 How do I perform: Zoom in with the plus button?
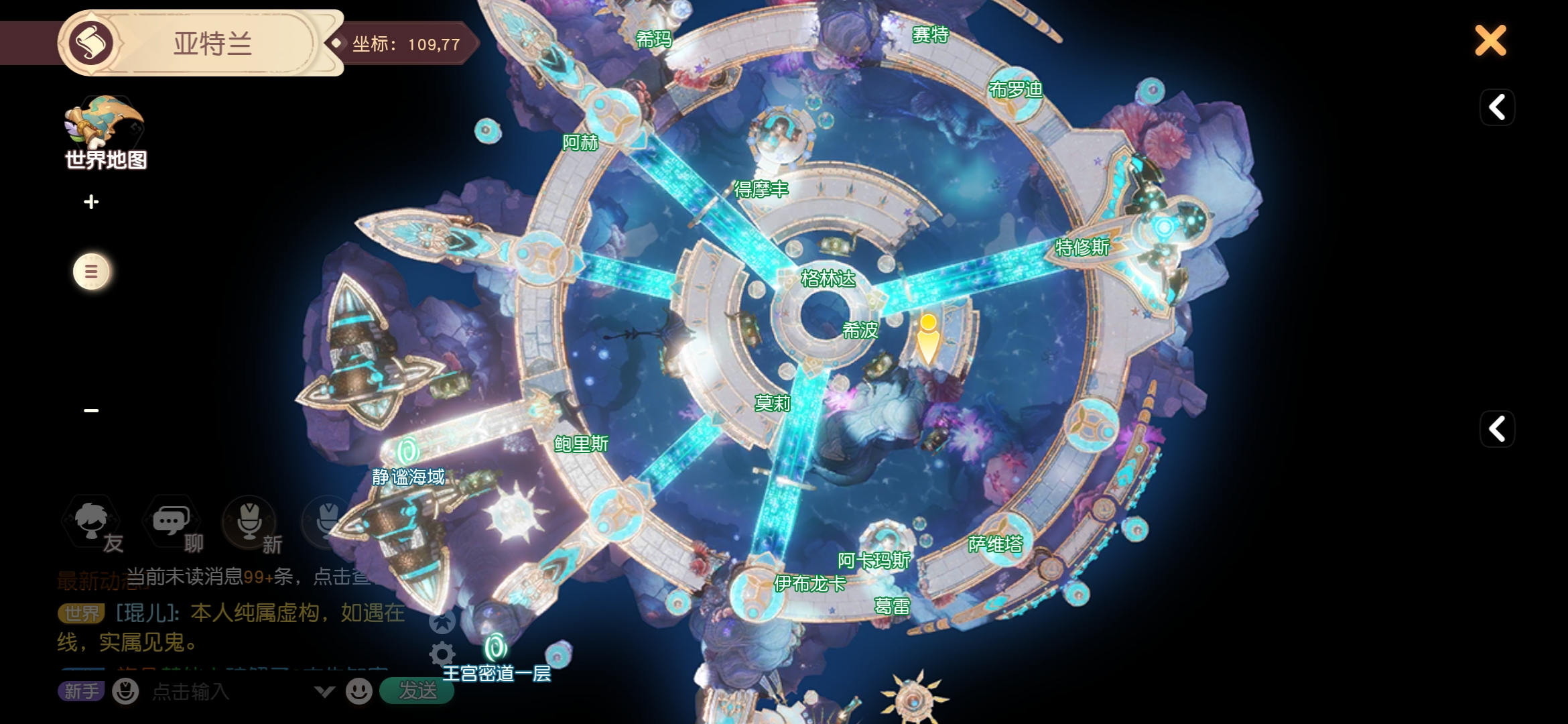click(91, 202)
